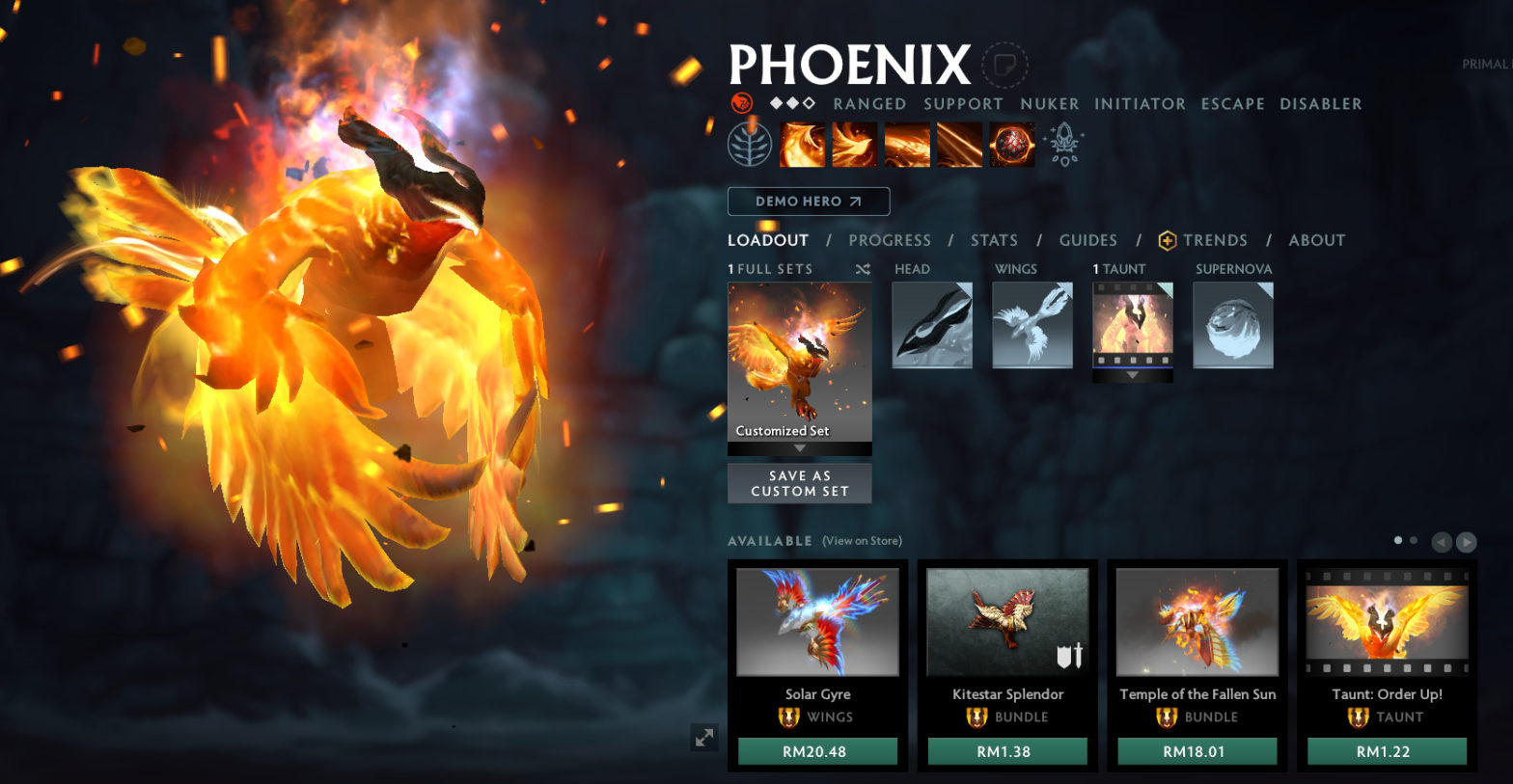Expand the hero preview to fullscreen
Screen dimensions: 1513x784
click(x=704, y=737)
